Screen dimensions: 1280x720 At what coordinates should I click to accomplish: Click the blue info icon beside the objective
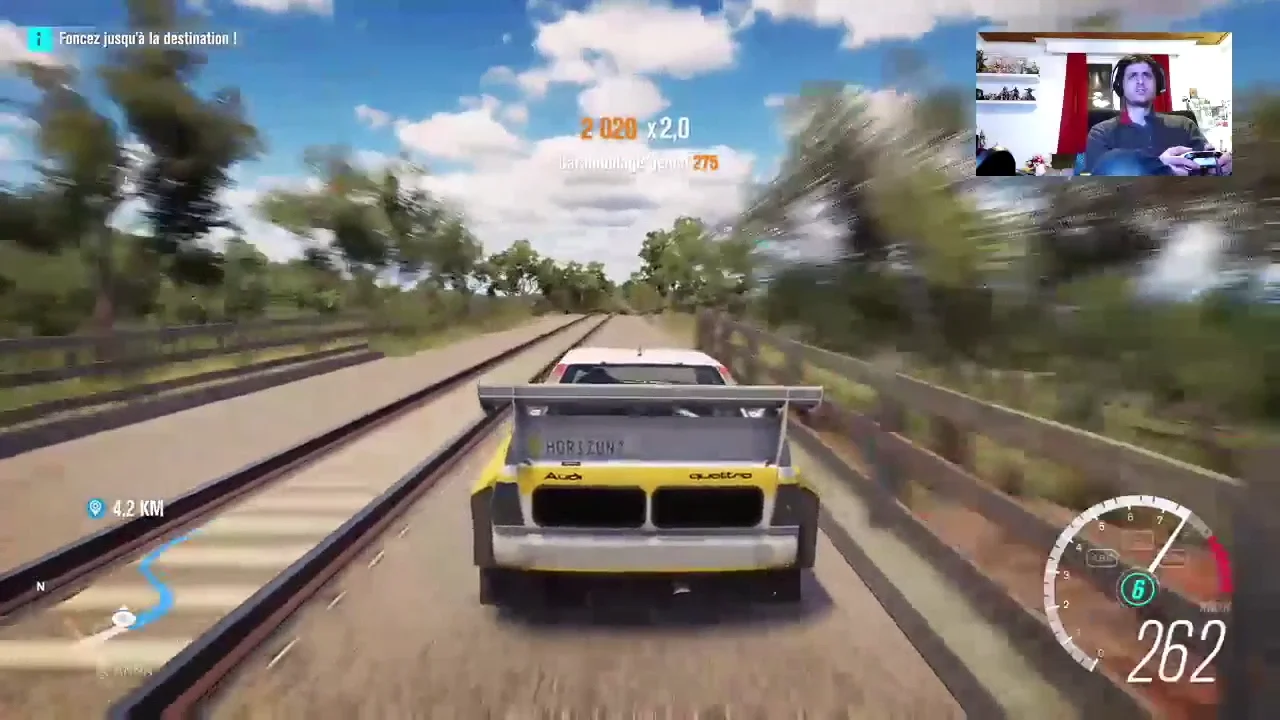coord(39,38)
